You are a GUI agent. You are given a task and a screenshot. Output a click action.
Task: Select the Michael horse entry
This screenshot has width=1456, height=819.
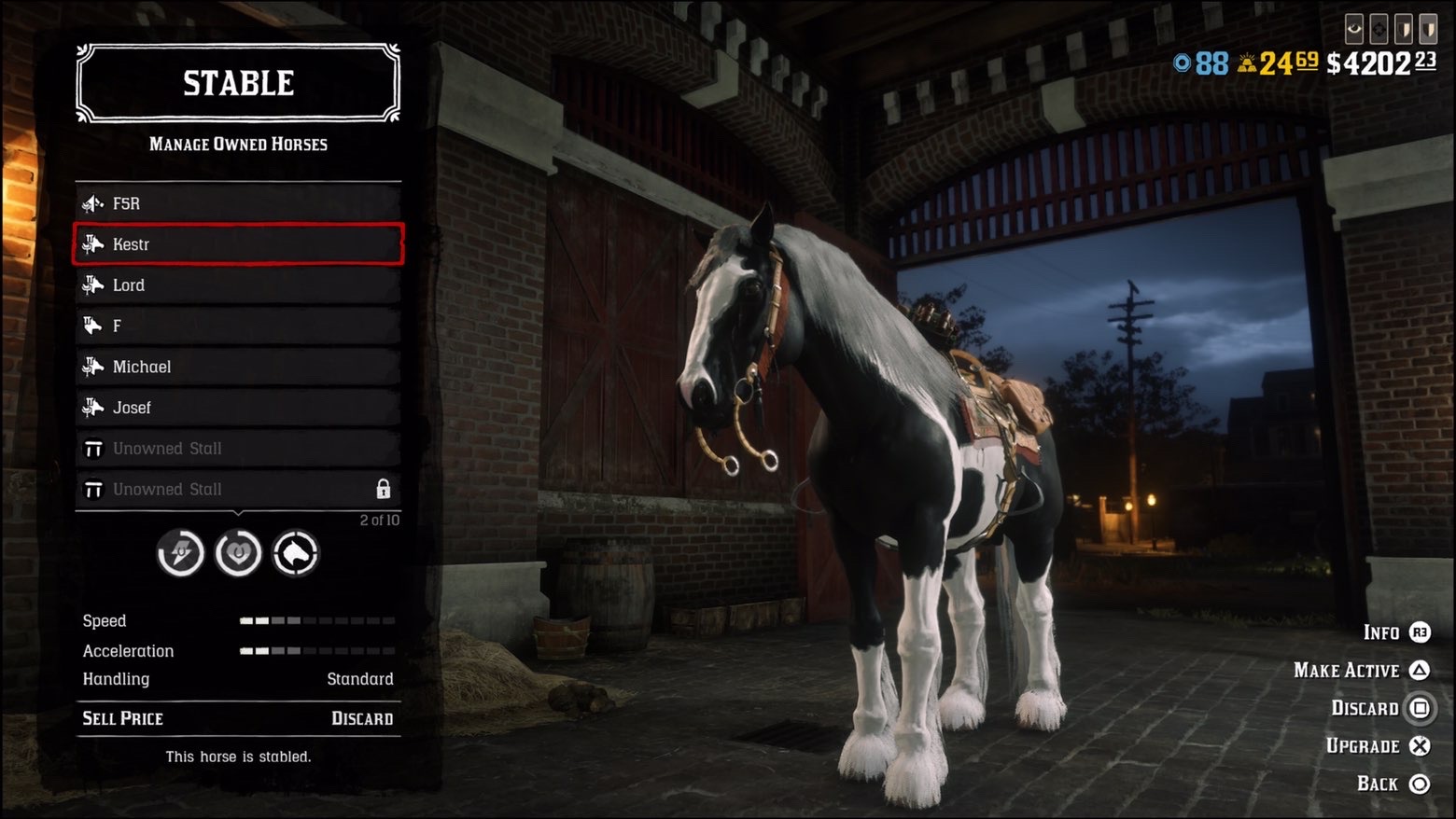[238, 367]
